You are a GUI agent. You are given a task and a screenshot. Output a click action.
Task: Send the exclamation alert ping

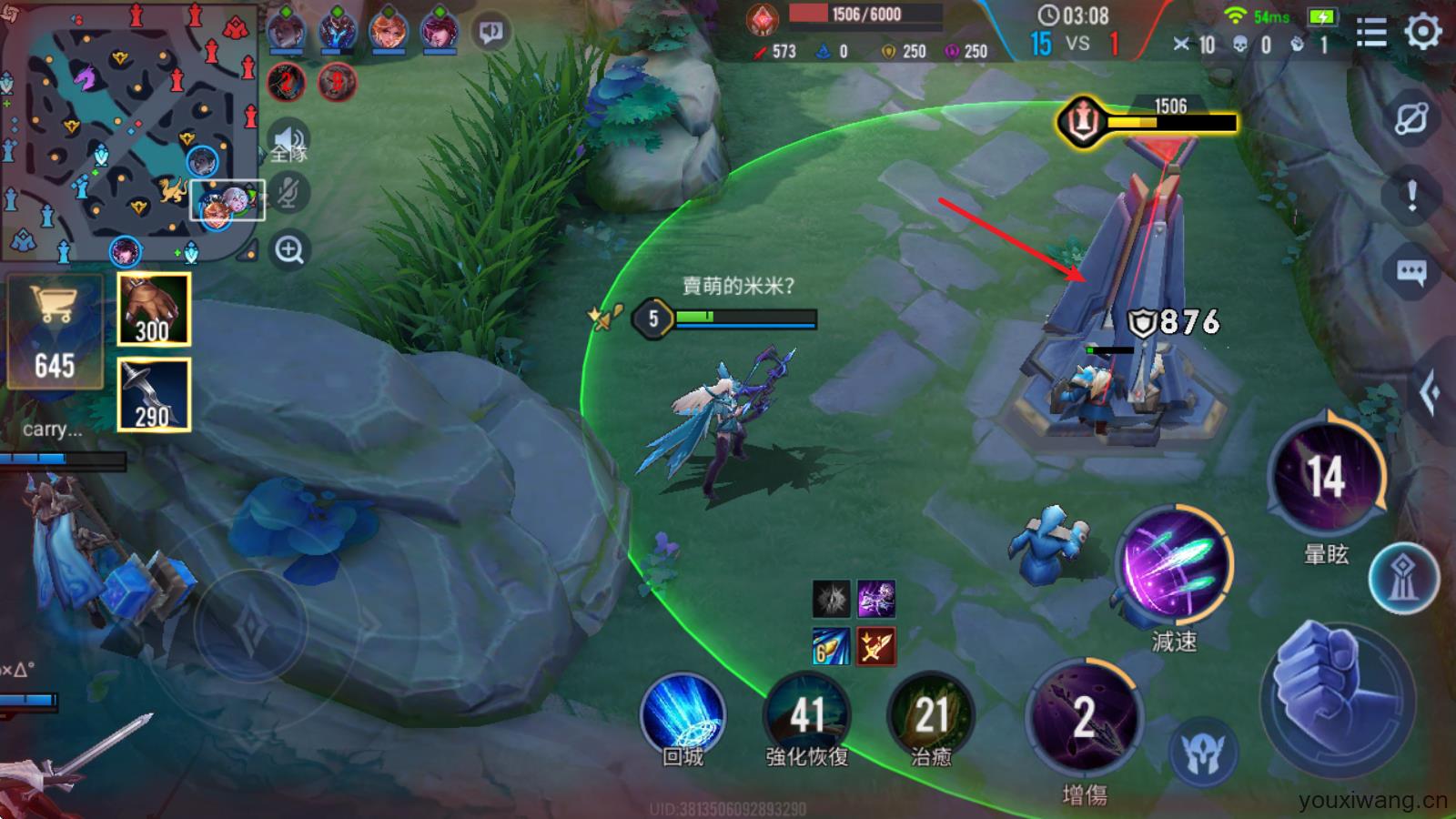click(1411, 194)
